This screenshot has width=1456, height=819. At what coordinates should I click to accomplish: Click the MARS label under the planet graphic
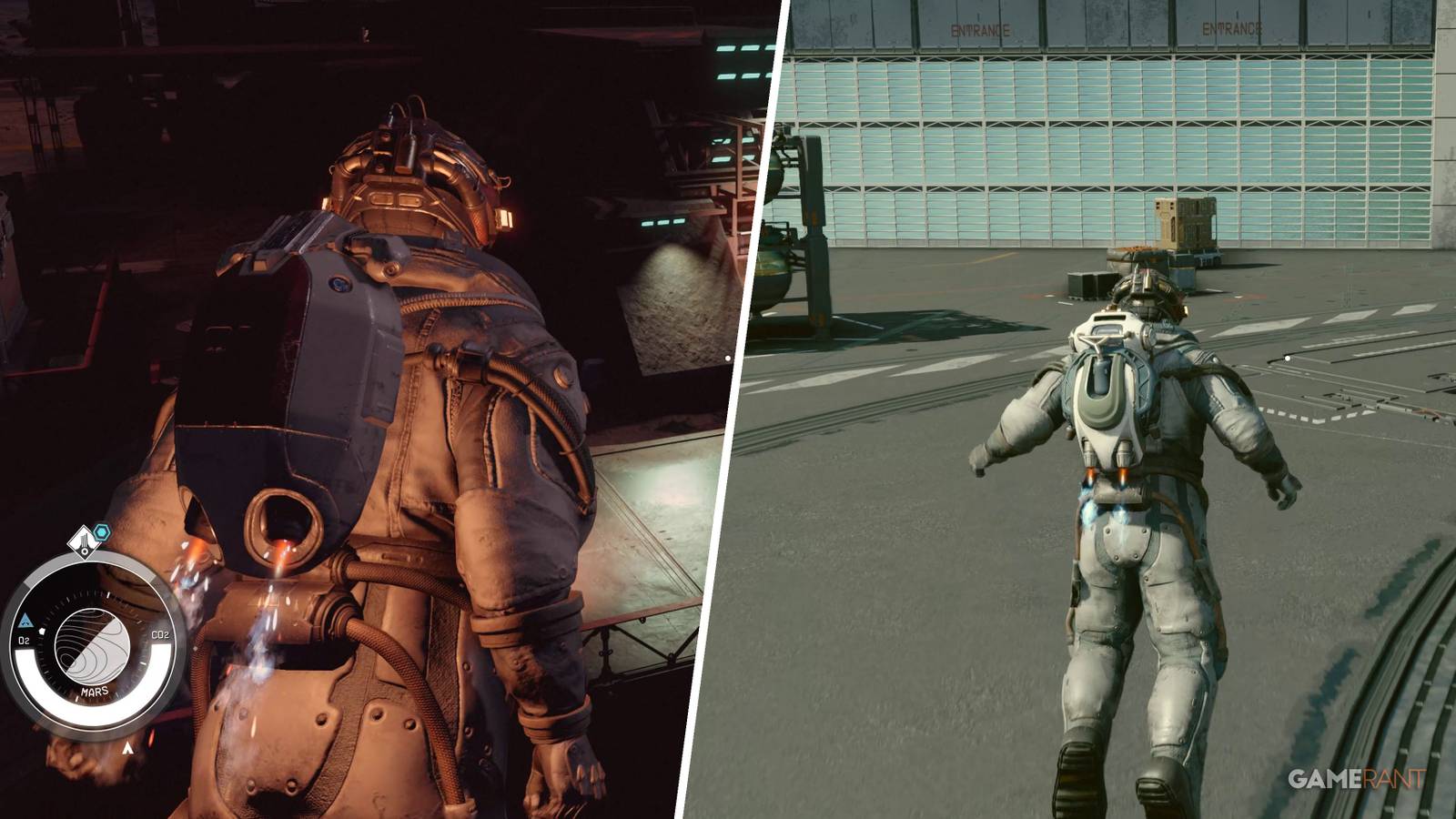[x=95, y=690]
